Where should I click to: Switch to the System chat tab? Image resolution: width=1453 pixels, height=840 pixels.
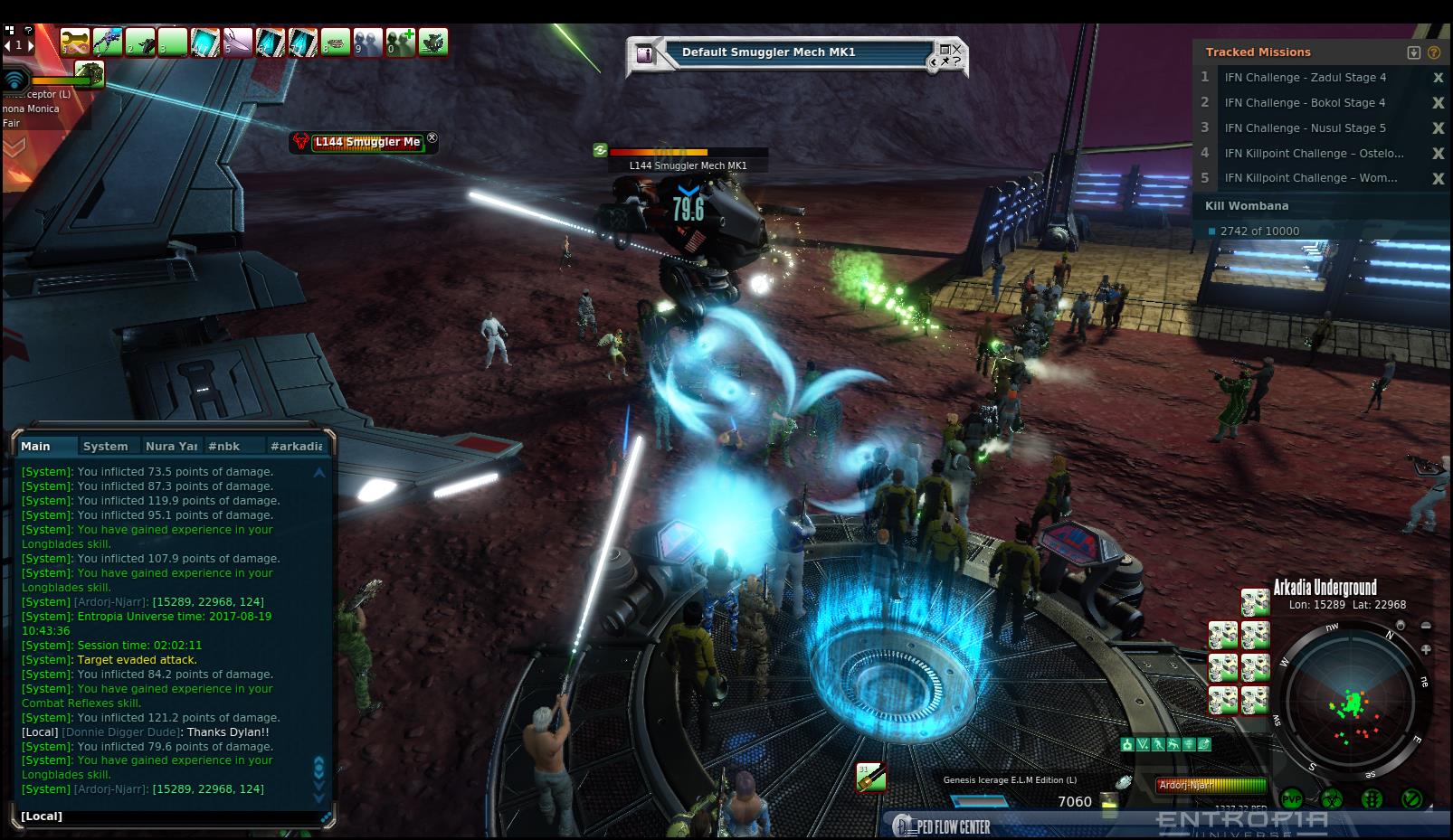(x=105, y=446)
